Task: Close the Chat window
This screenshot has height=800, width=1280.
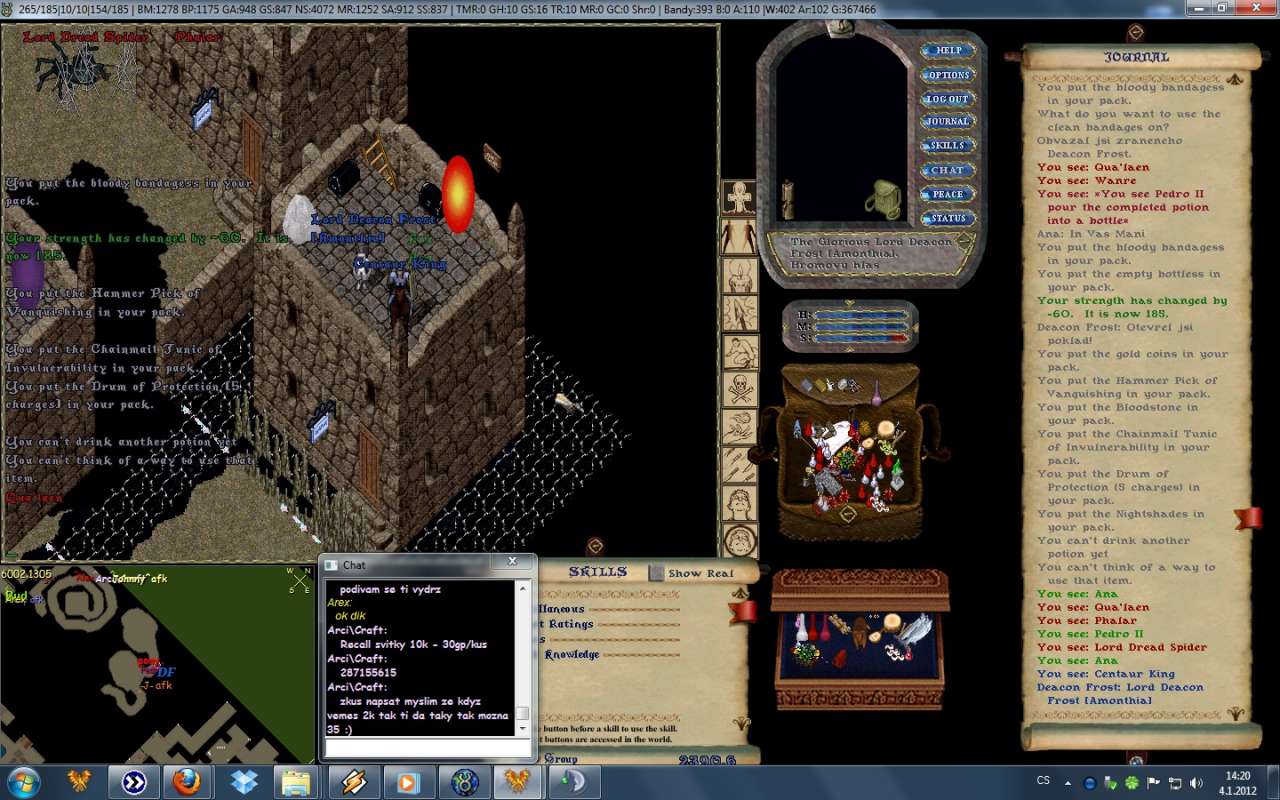Action: tap(512, 563)
